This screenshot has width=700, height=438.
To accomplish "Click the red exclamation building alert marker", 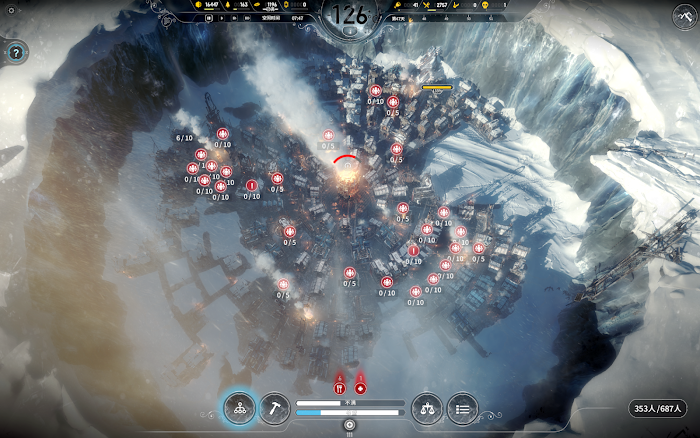I will 251,184.
